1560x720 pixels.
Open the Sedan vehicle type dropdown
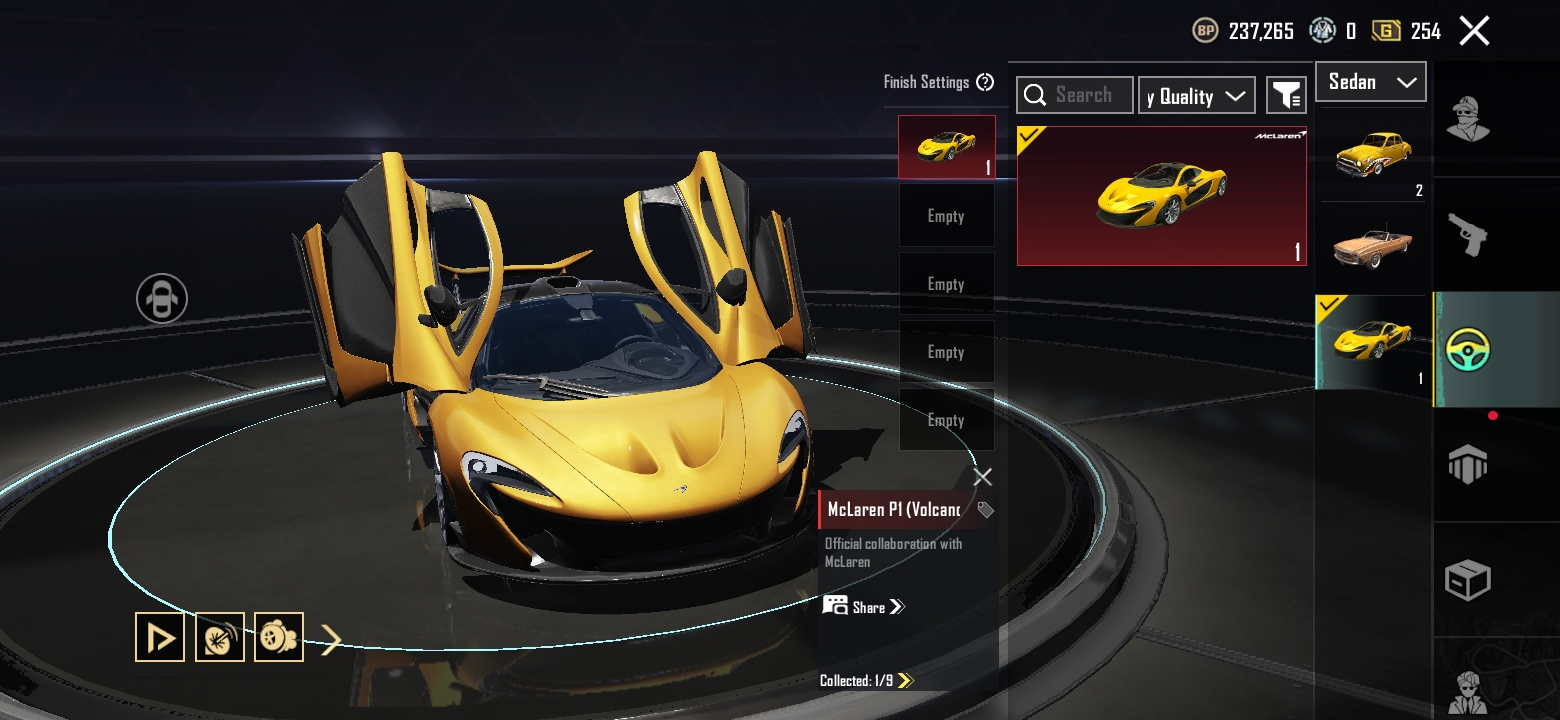pos(1370,82)
